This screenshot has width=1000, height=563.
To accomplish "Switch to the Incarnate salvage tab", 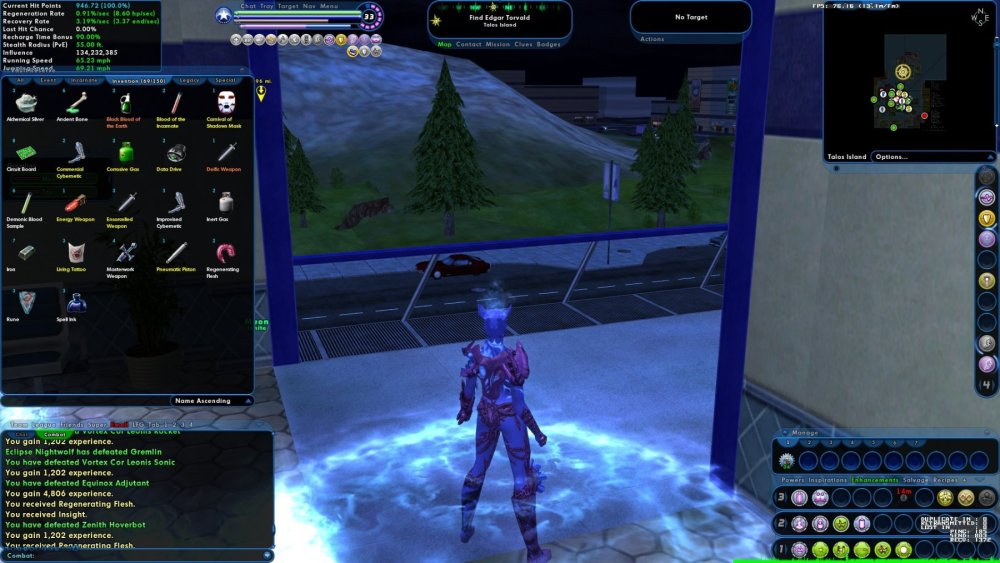I will tap(84, 80).
